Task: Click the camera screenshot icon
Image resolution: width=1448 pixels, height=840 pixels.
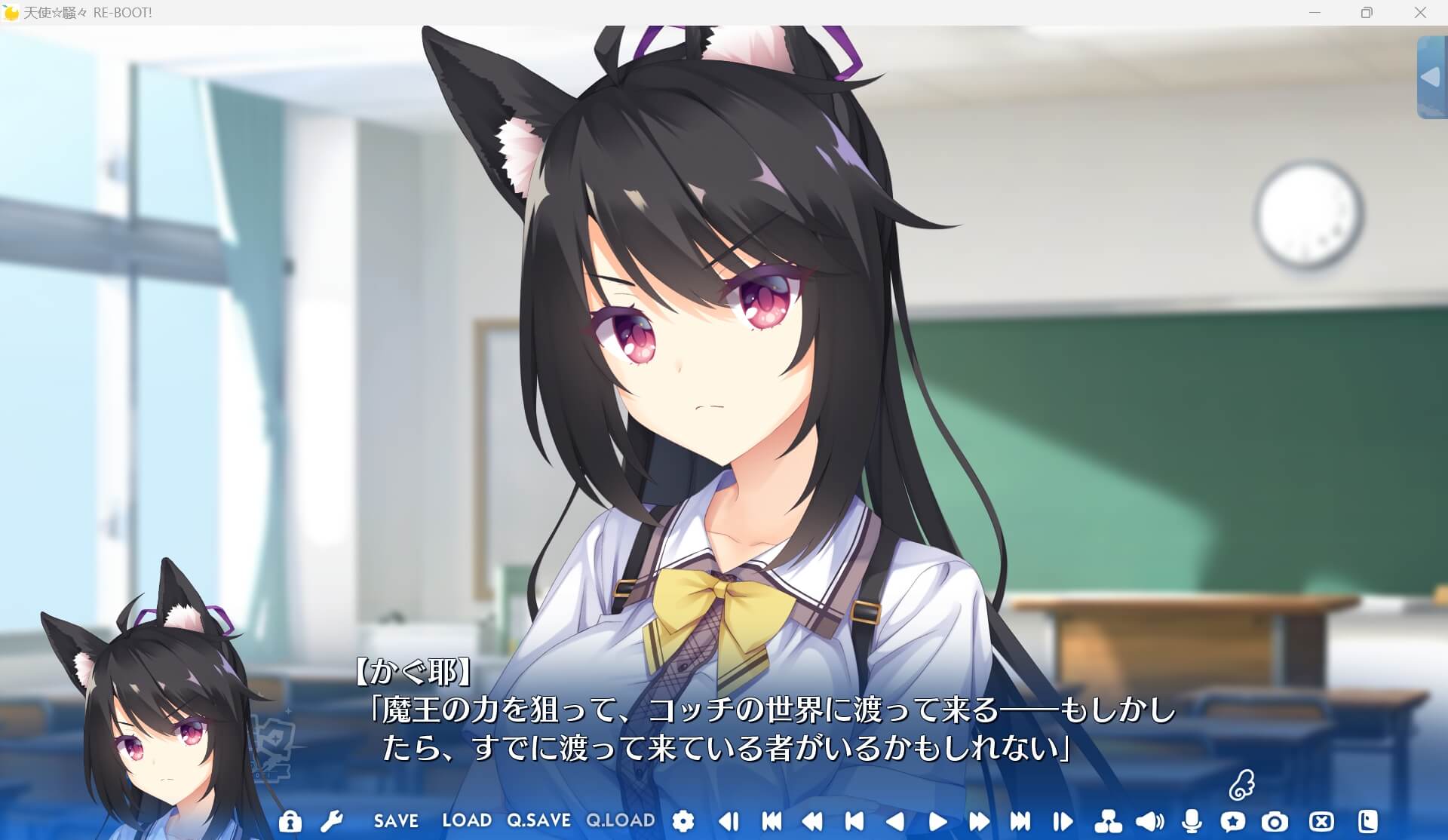Action: pyautogui.click(x=1276, y=821)
